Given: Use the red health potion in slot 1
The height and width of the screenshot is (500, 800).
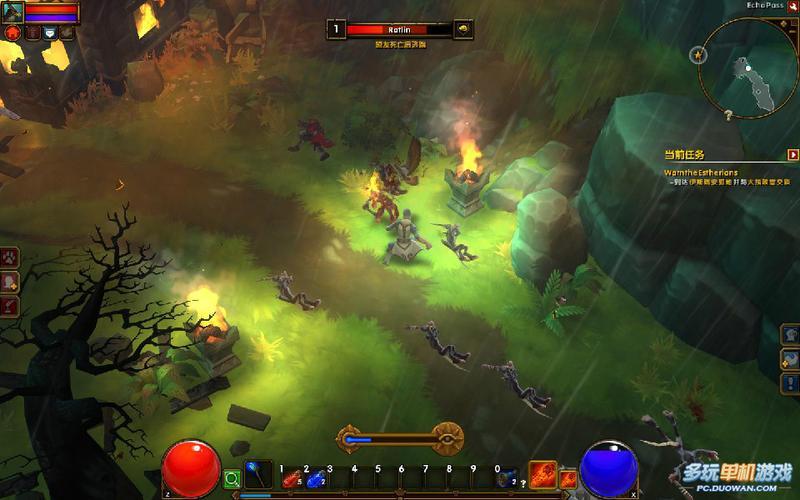Looking at the screenshot, I should (292, 480).
